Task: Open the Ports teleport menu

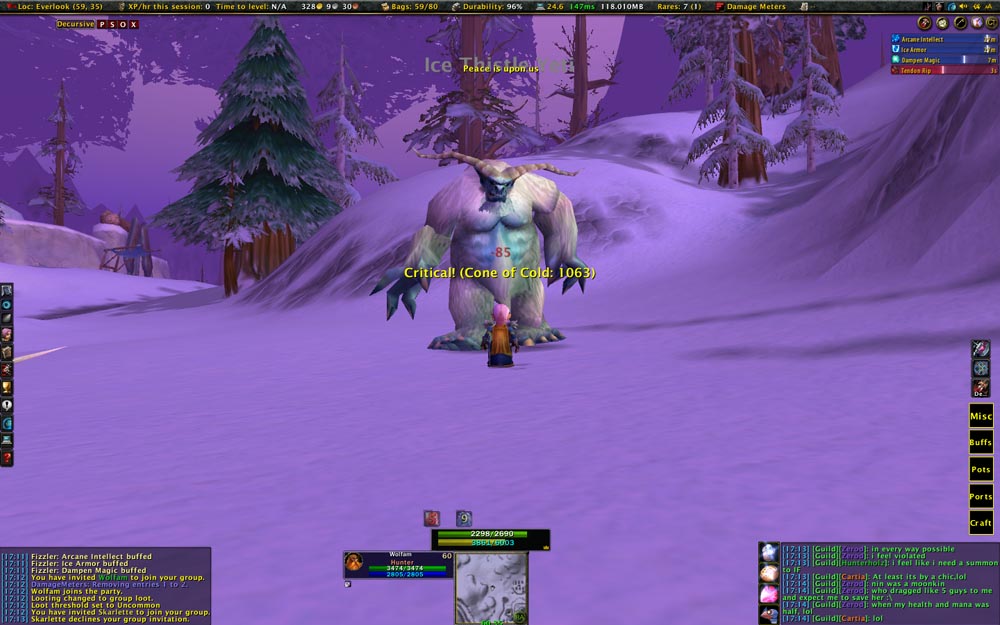Action: click(x=981, y=496)
